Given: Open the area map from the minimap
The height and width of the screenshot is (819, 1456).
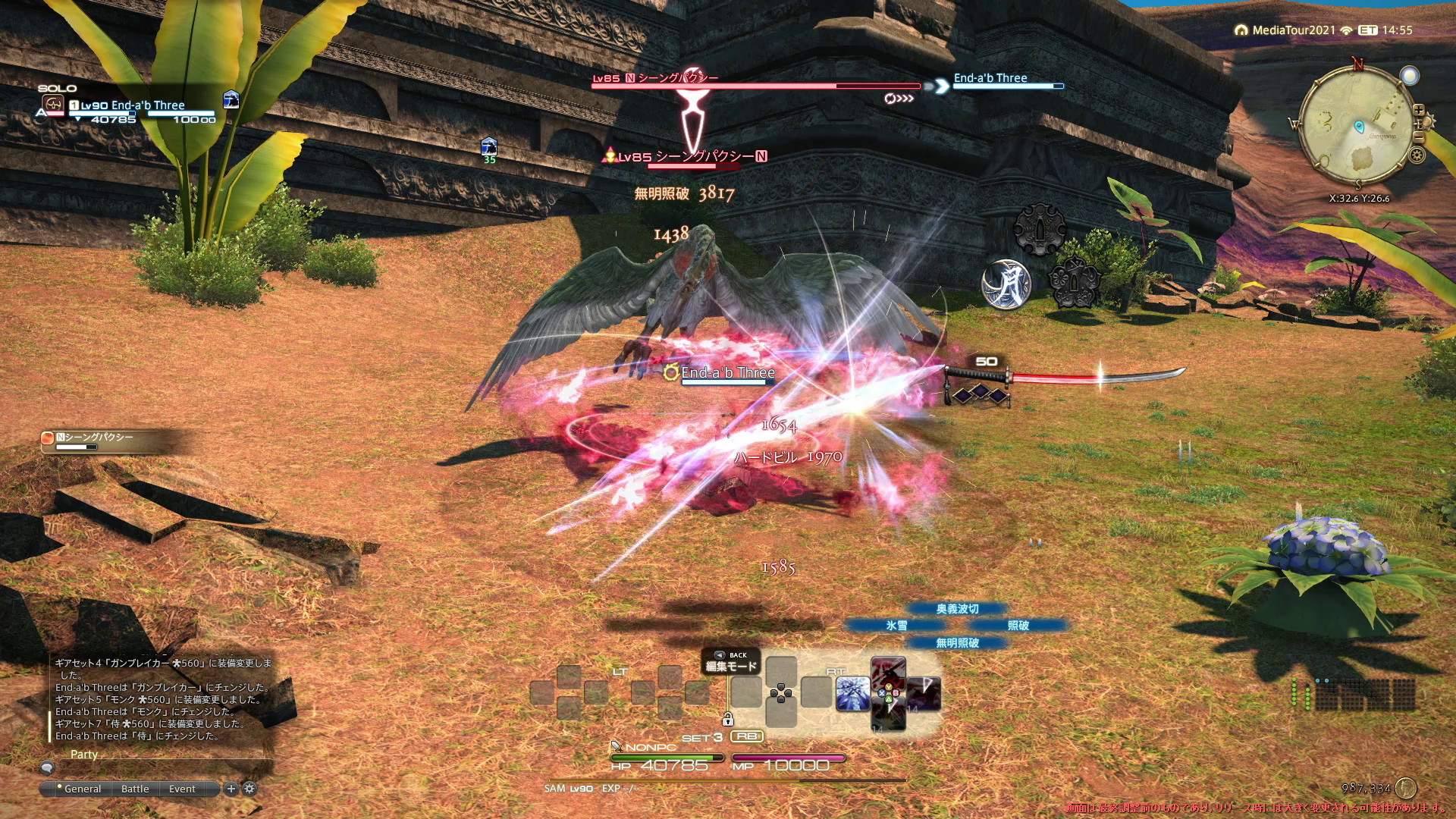Looking at the screenshot, I should coord(1357,129).
